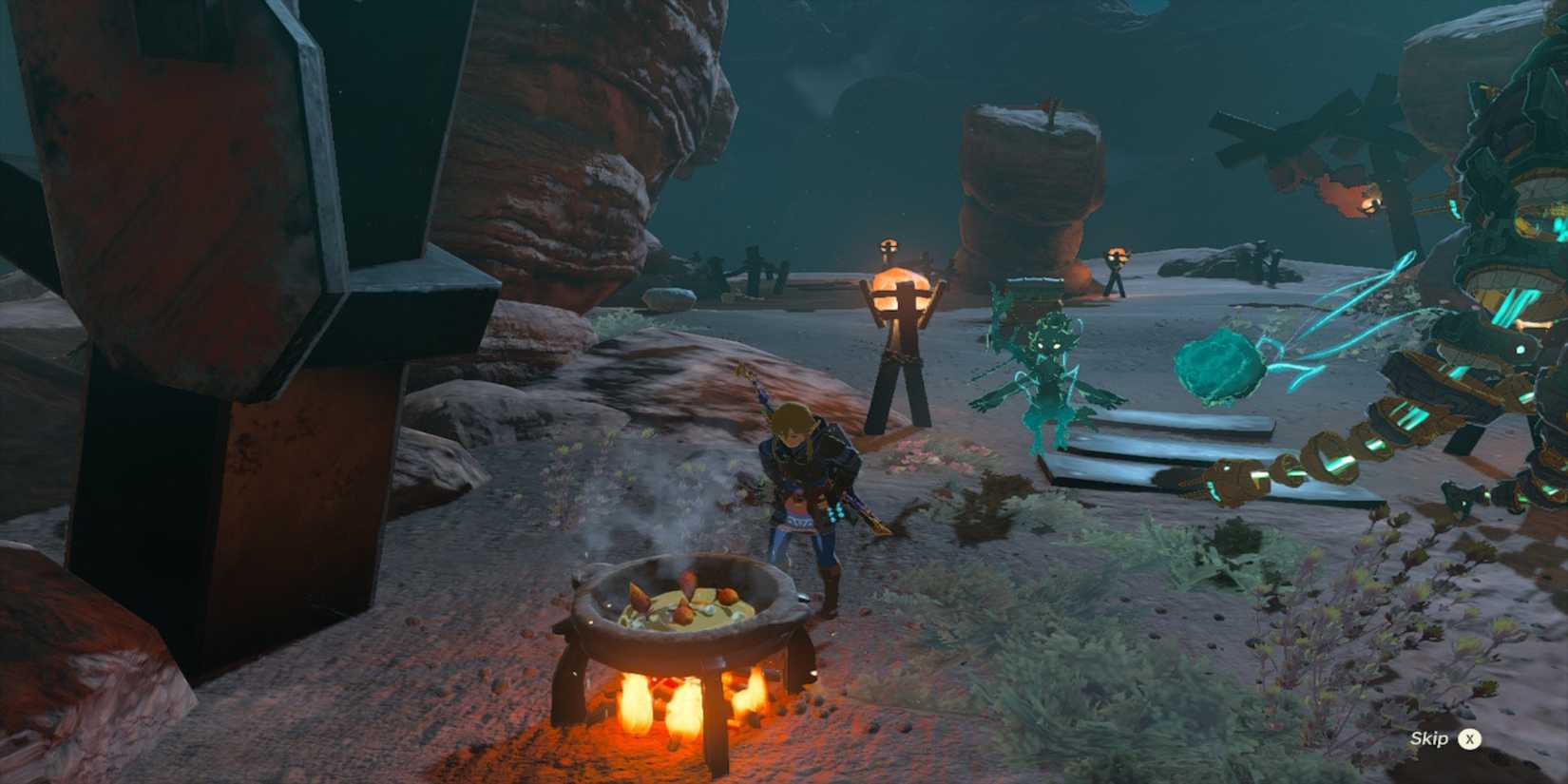Select the lit torch stand near the camp
The height and width of the screenshot is (784, 1568).
(x=898, y=304)
